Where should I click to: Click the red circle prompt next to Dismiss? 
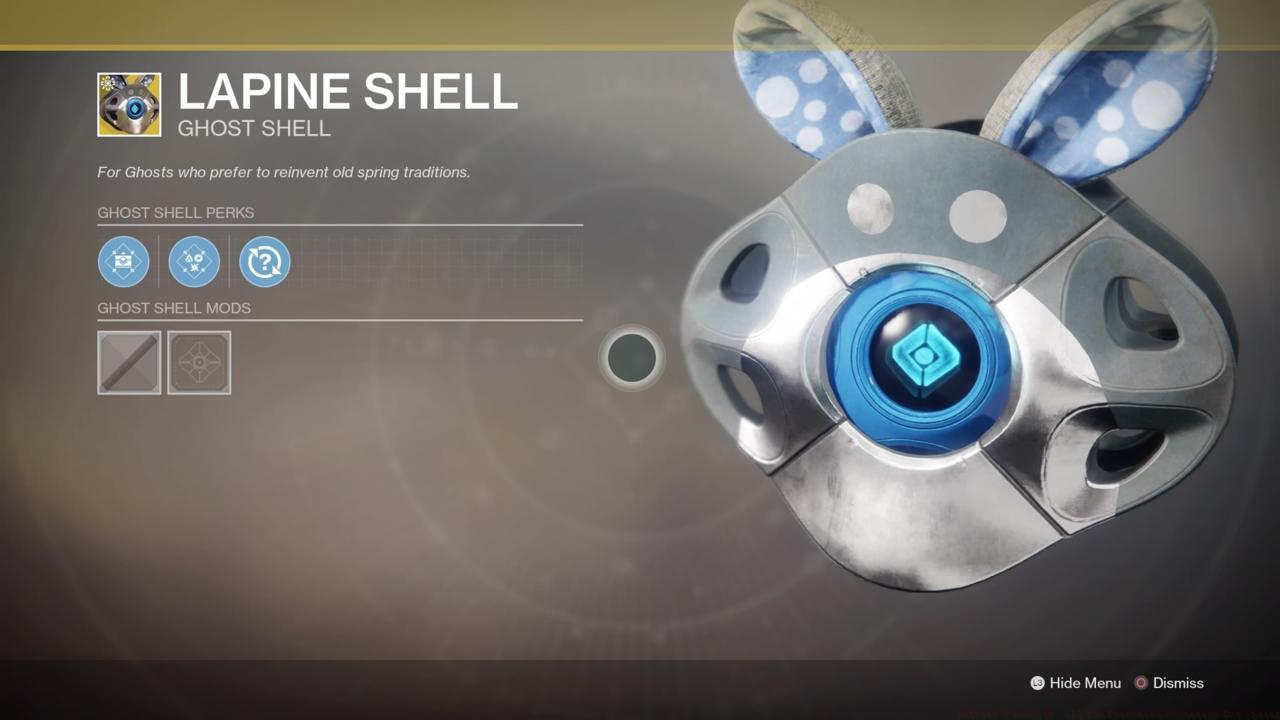[1140, 683]
